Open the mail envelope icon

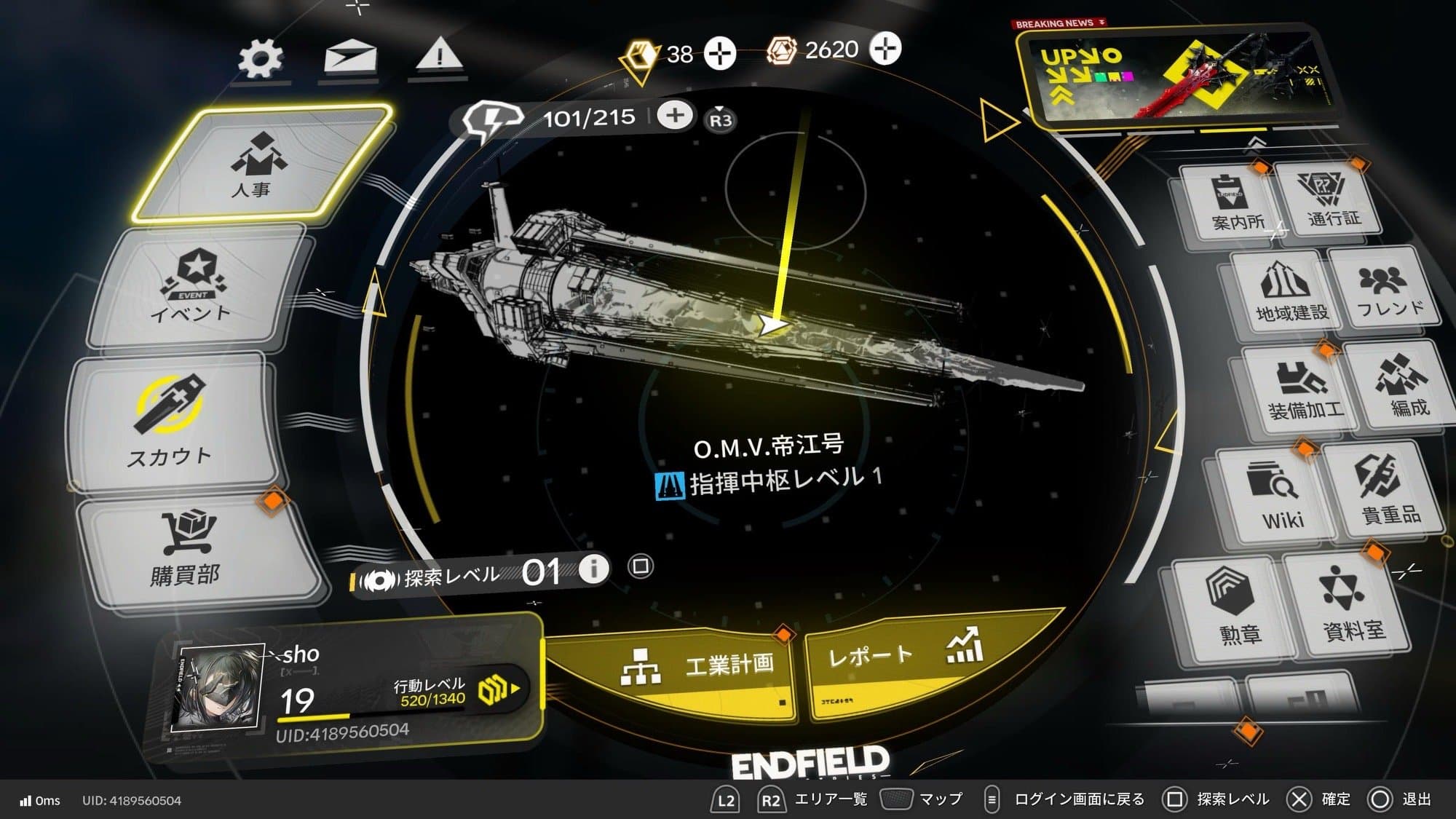pyautogui.click(x=350, y=58)
